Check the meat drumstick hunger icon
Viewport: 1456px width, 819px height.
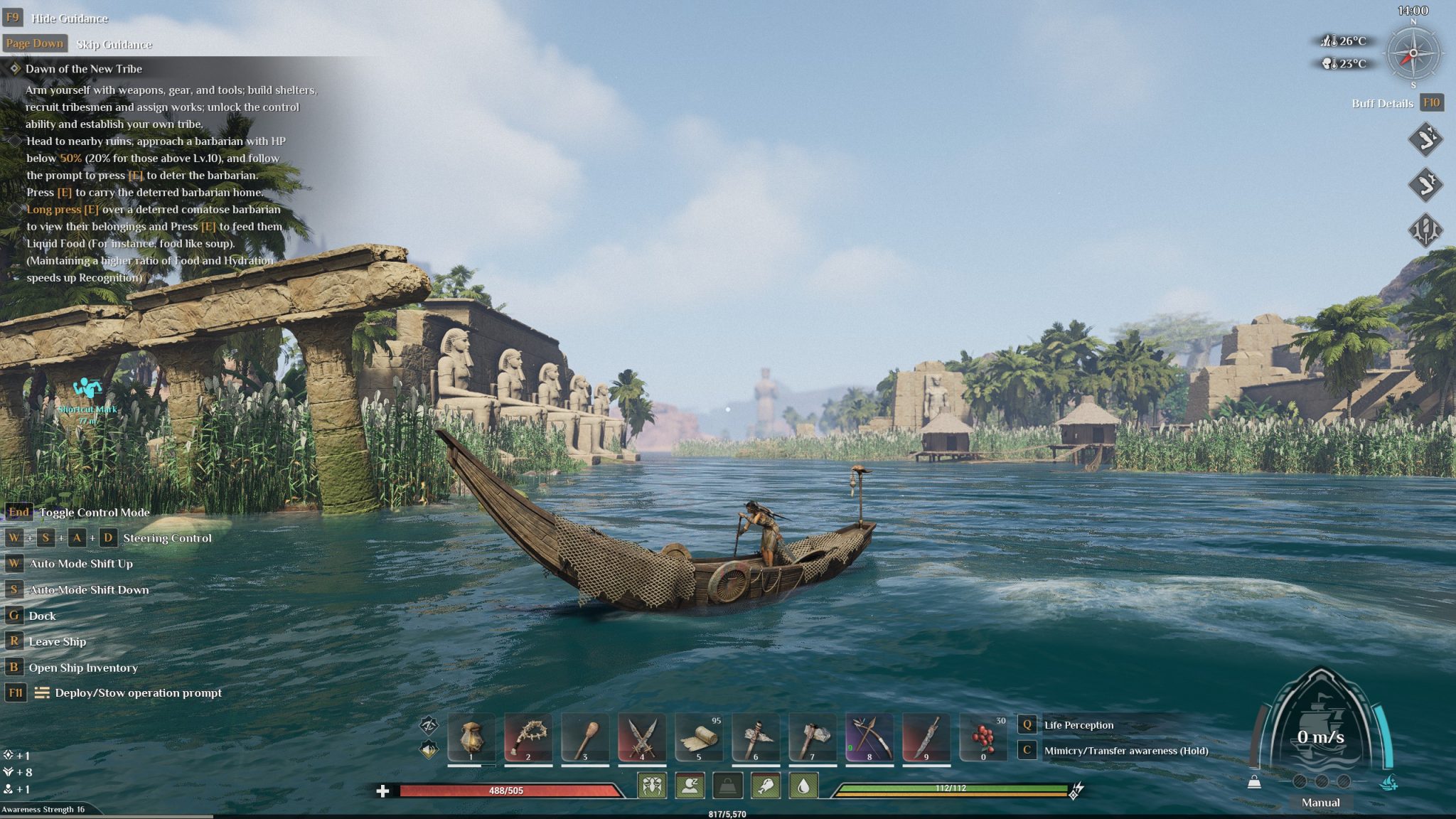pos(766,786)
